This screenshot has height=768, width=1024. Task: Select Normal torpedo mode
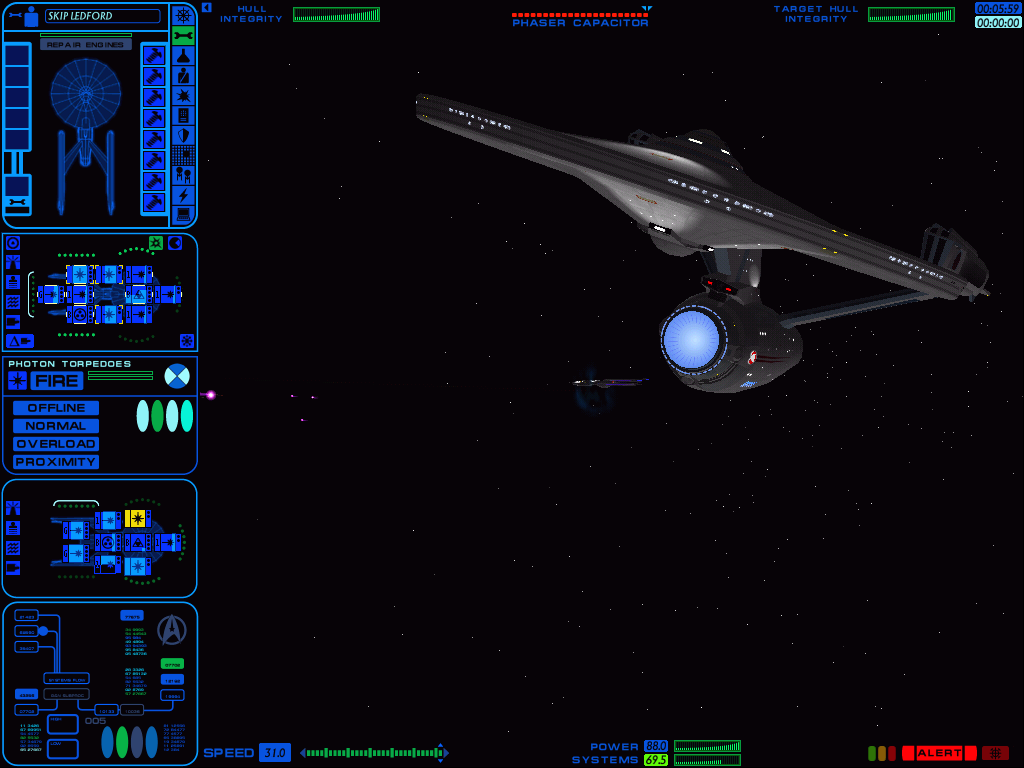[56, 426]
